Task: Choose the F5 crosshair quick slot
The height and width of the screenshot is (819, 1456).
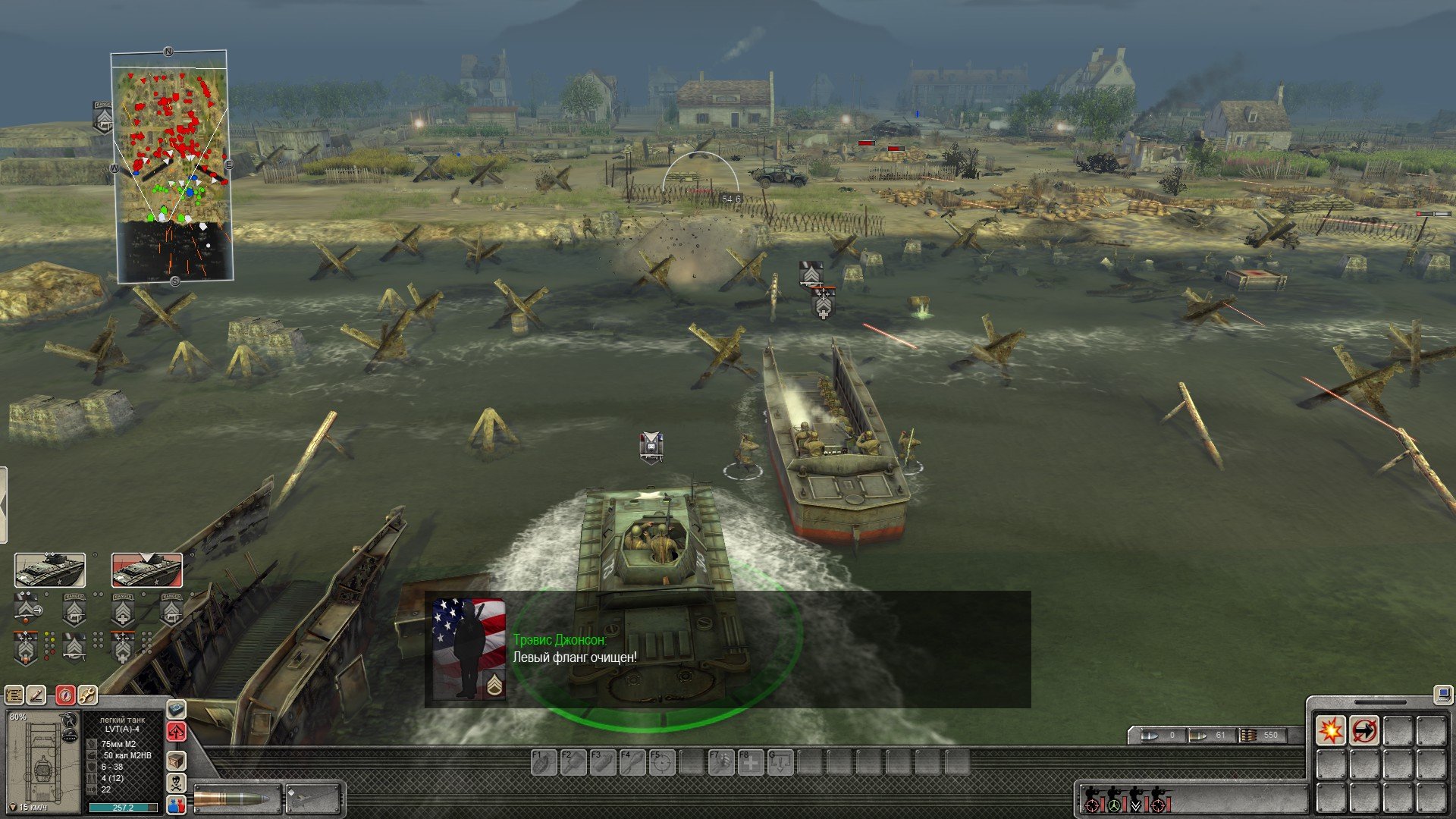Action: pos(662,762)
